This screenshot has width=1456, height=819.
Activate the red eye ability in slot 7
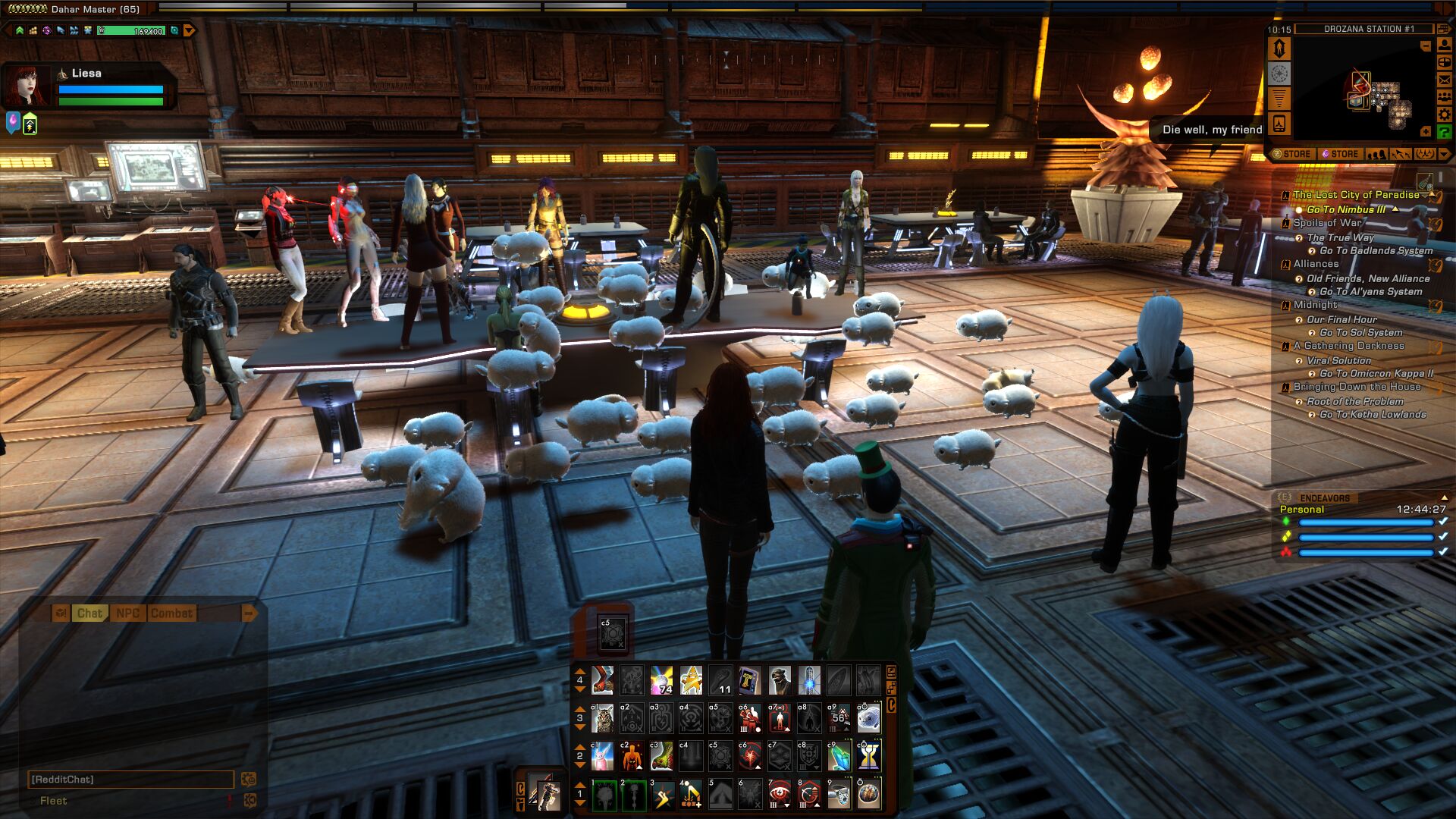(x=780, y=794)
